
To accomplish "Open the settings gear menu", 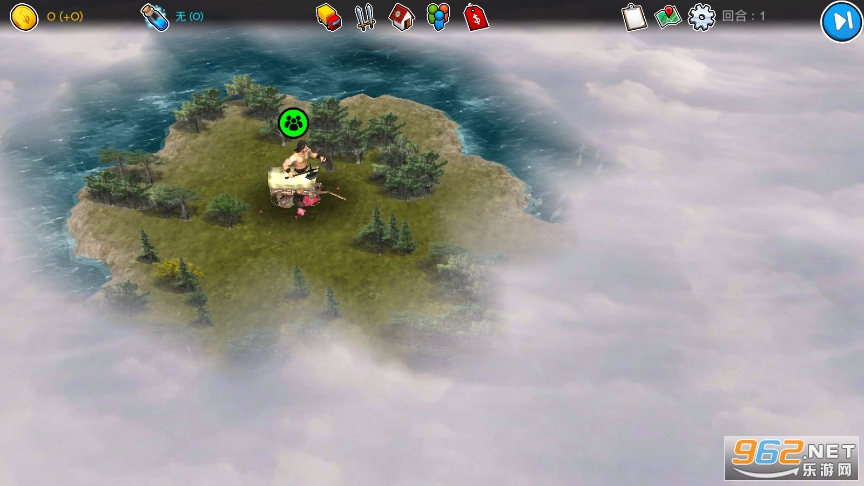I will pyautogui.click(x=702, y=17).
